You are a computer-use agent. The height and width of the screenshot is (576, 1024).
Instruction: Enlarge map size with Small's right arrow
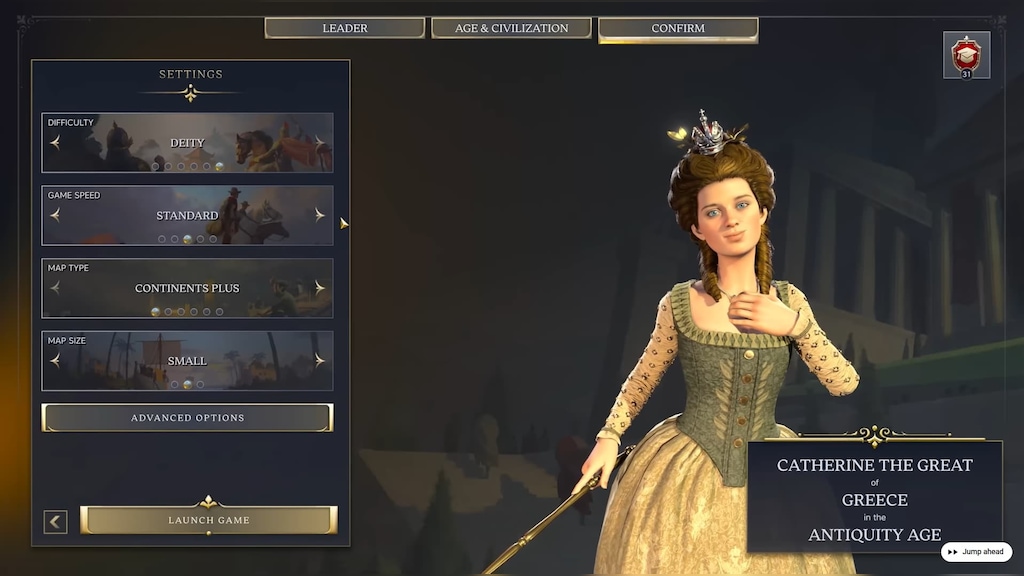coord(320,361)
